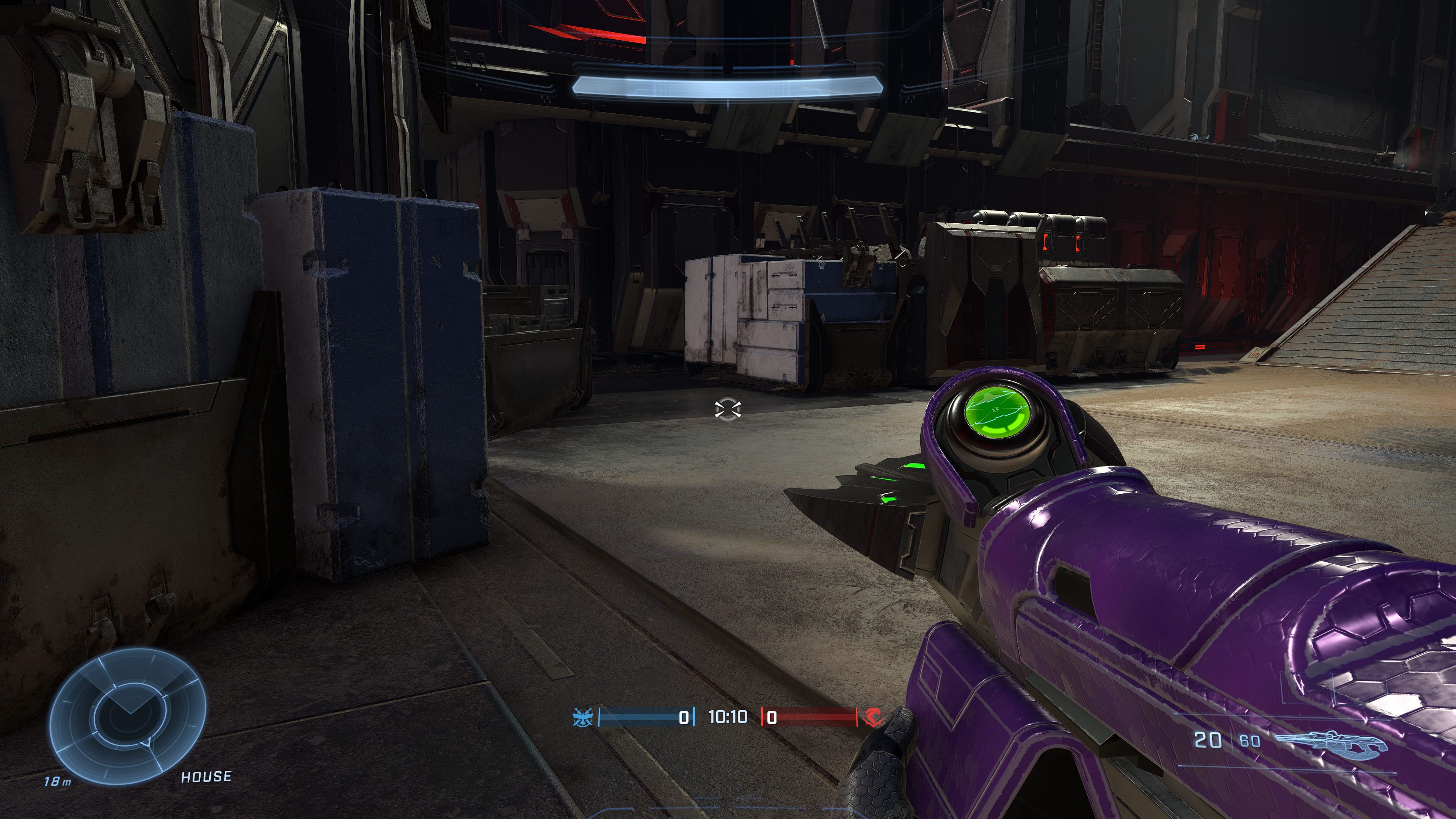
Task: Click the blue team emblem icon
Action: (583, 717)
